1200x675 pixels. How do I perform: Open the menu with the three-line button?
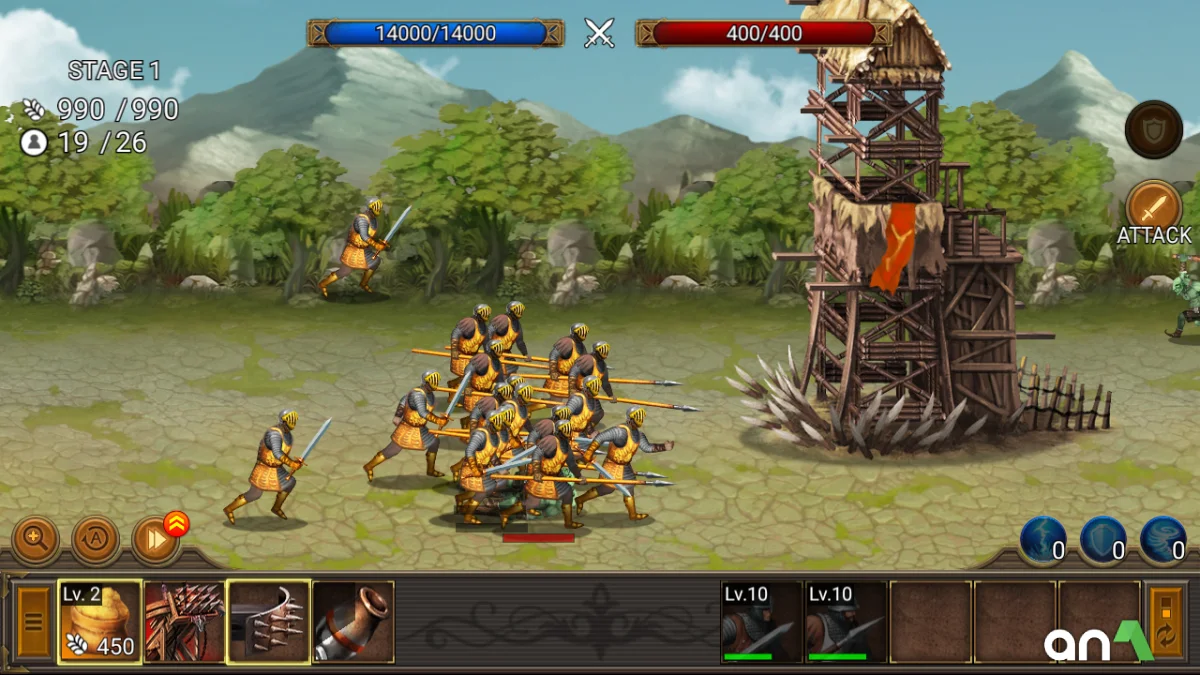(33, 622)
